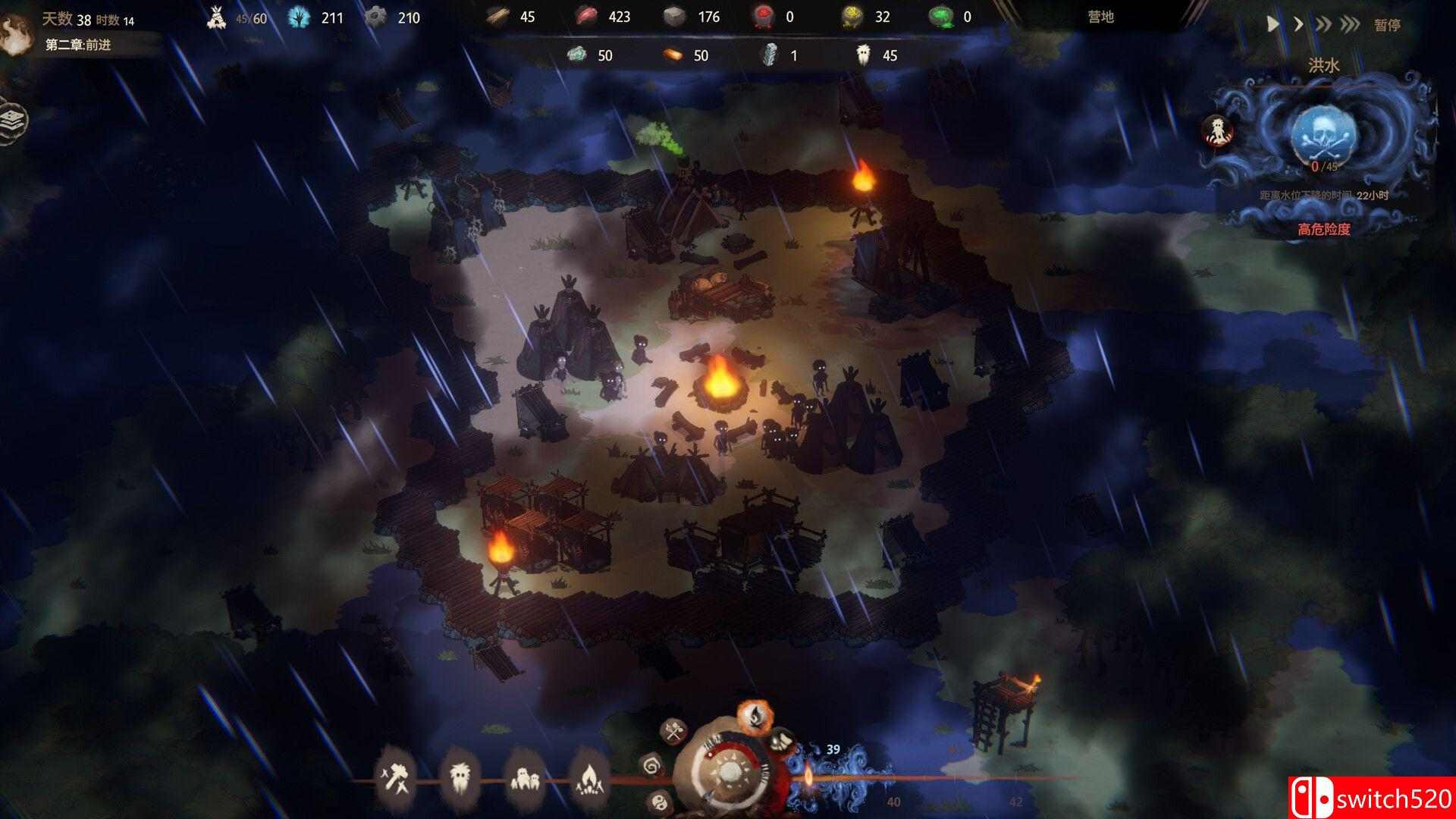This screenshot has height=819, width=1456.
Task: Click the flood skull danger icon
Action: (x=1324, y=136)
